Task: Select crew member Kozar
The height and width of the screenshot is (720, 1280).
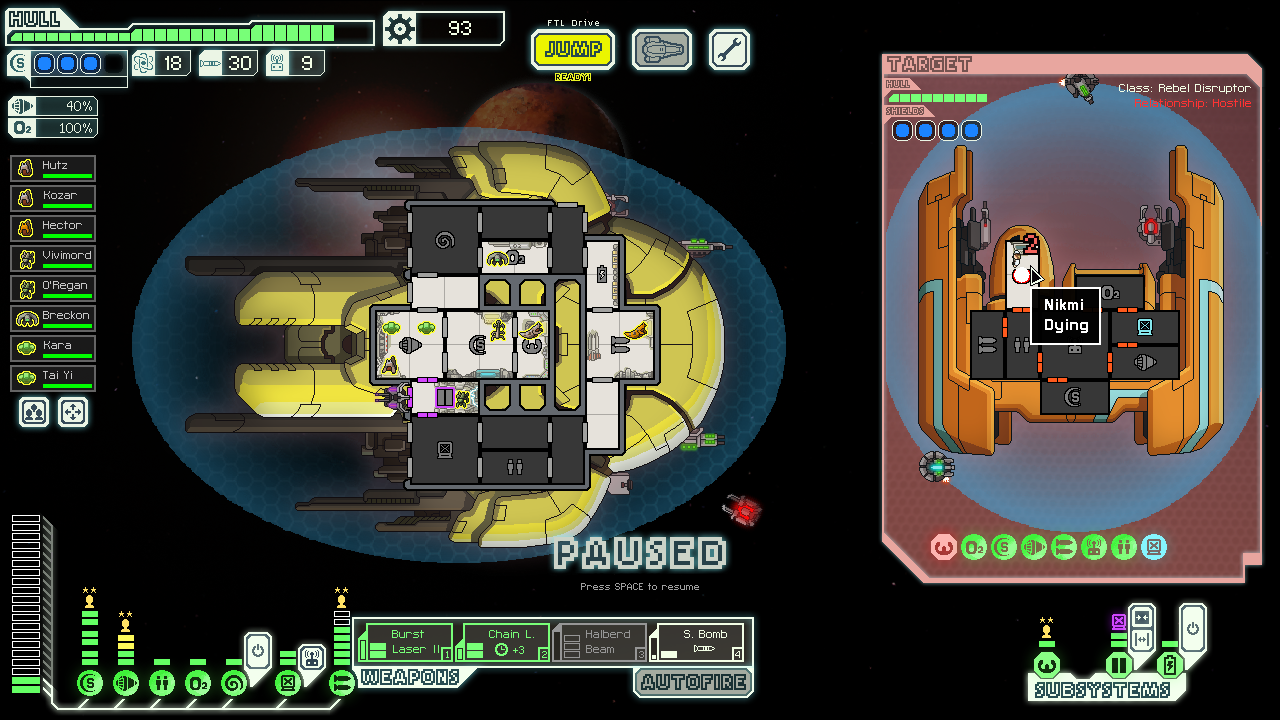Action: pos(54,199)
